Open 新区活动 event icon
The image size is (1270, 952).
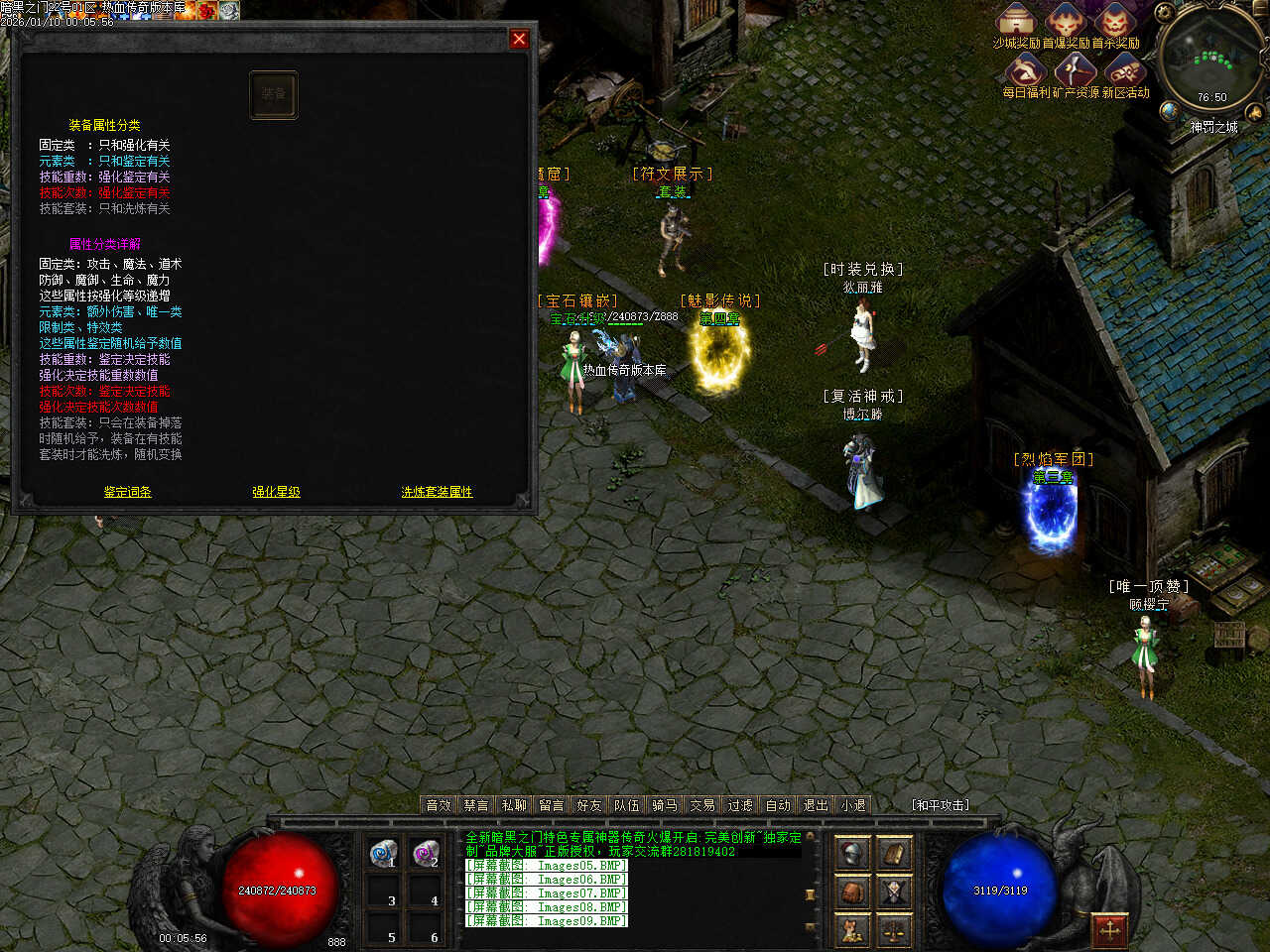(x=1125, y=69)
